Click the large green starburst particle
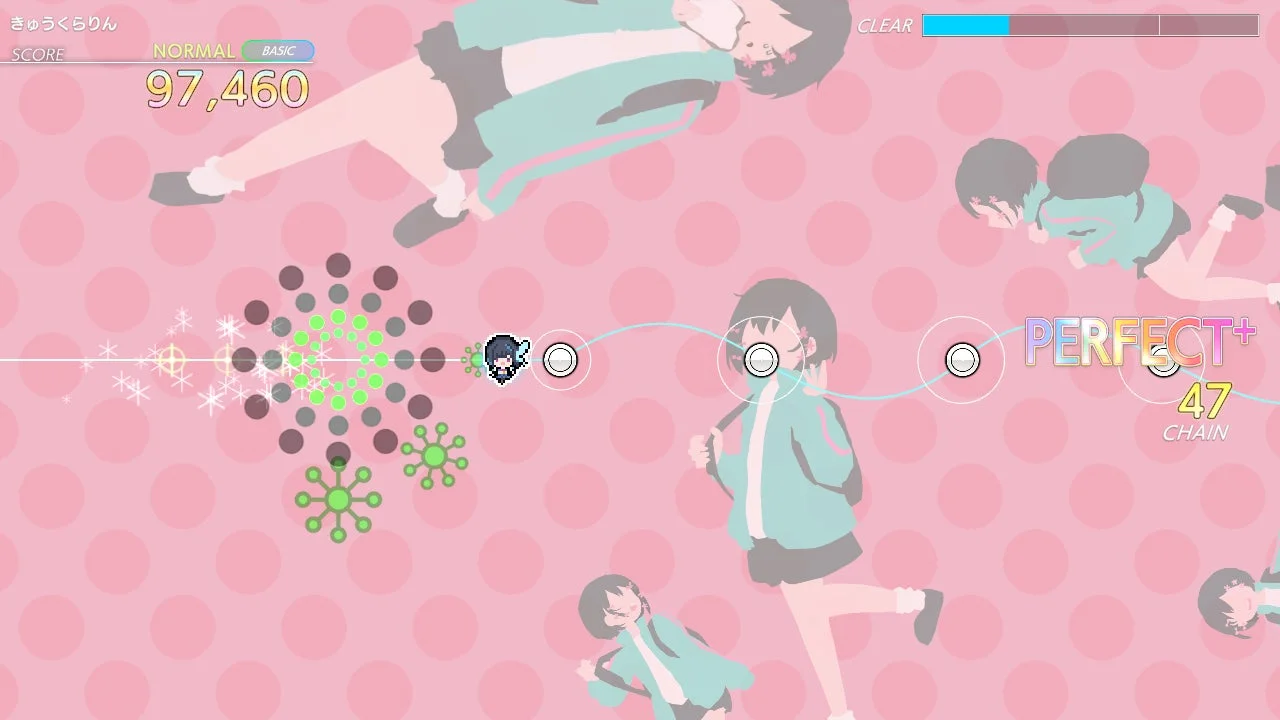 point(338,500)
